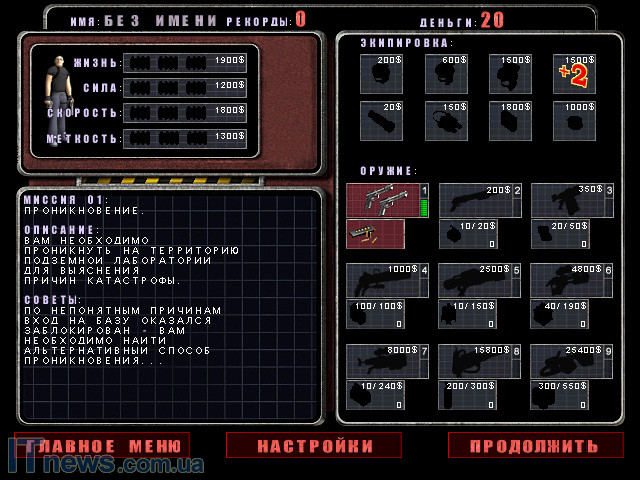Click ПРОДОЛЖИТЬ to continue
640x480 pixels.
(536, 445)
